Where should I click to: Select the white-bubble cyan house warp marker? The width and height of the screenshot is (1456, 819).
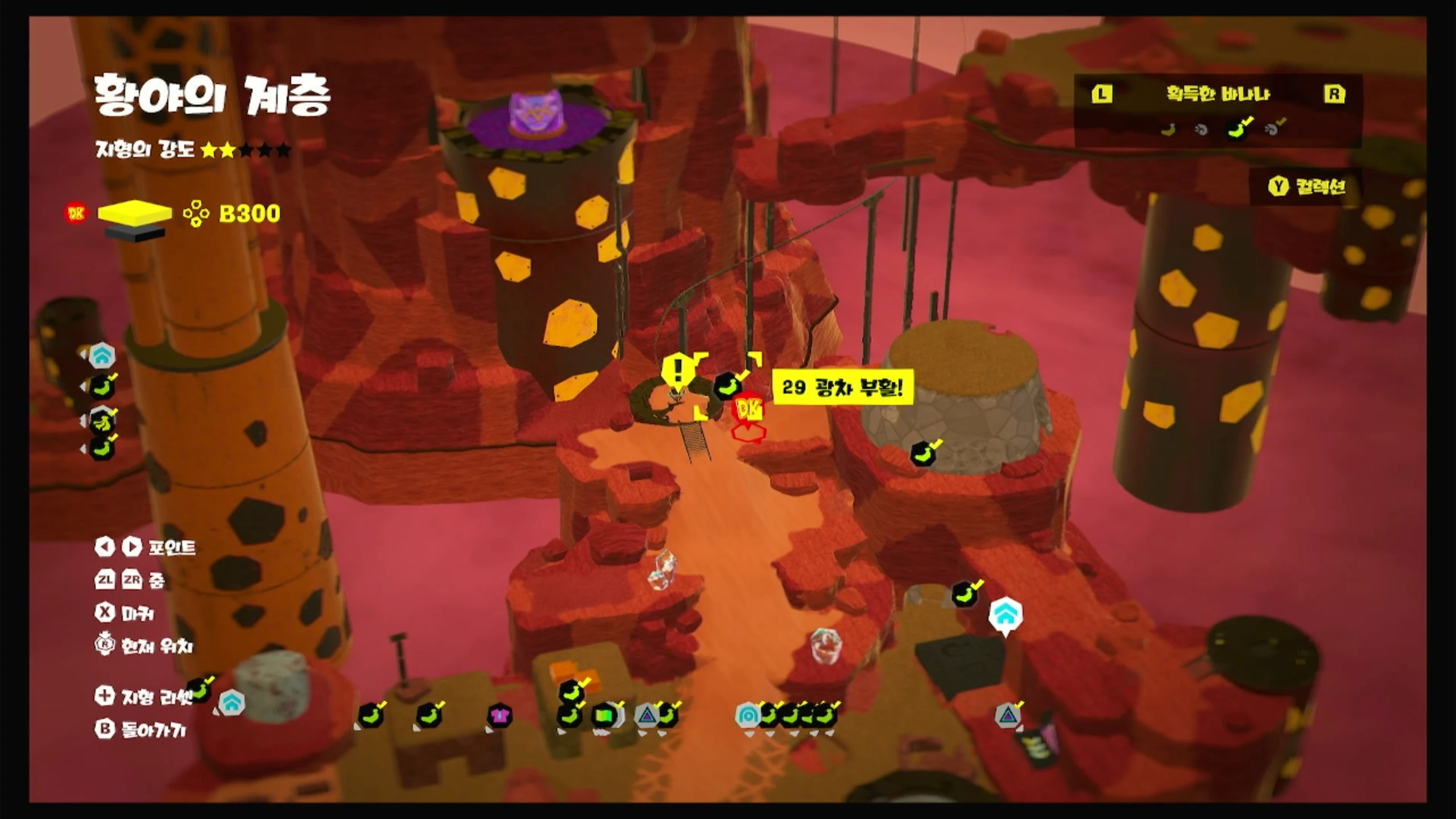[1006, 615]
